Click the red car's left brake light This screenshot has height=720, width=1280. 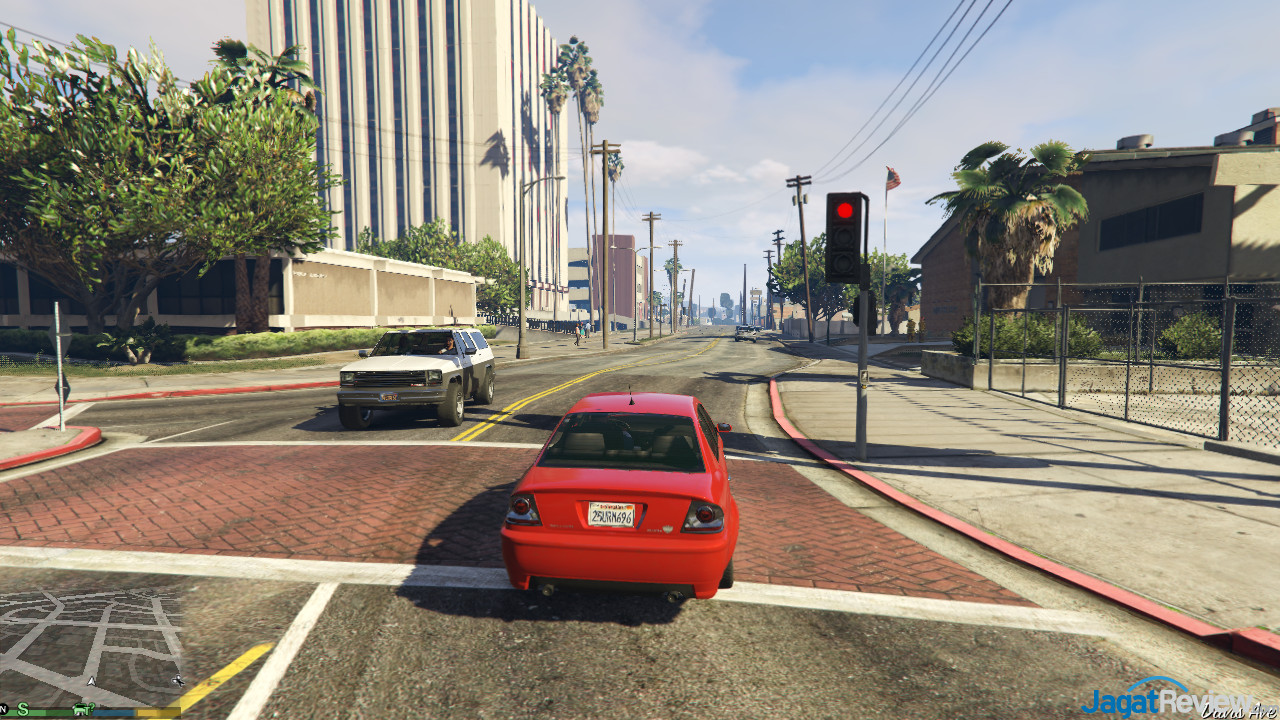click(x=525, y=510)
